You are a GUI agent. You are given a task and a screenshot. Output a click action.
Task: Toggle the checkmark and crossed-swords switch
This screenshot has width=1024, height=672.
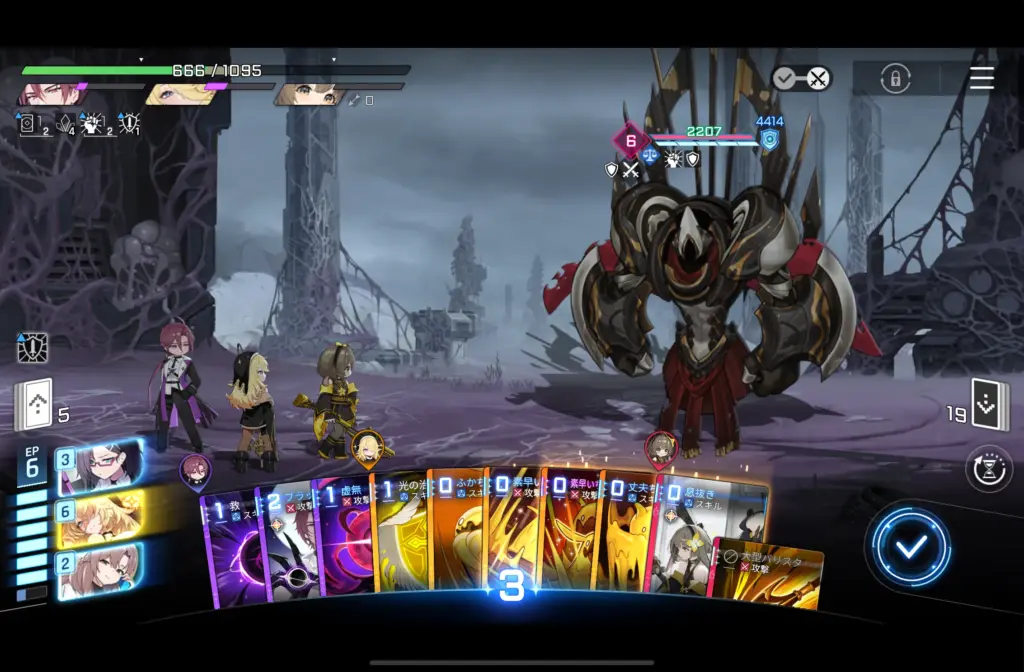click(x=802, y=78)
